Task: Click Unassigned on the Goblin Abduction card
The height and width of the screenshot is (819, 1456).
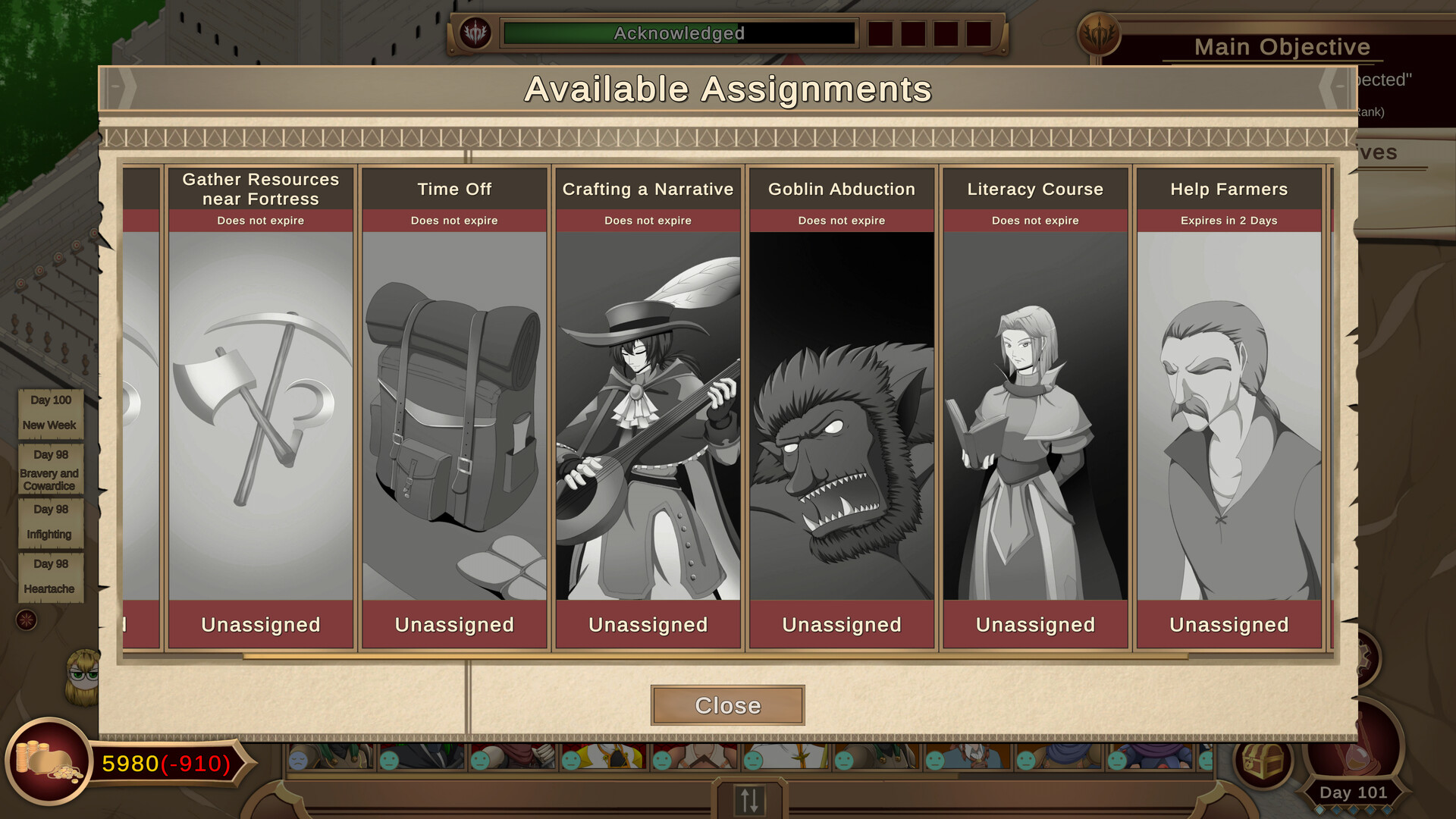Action: (841, 624)
